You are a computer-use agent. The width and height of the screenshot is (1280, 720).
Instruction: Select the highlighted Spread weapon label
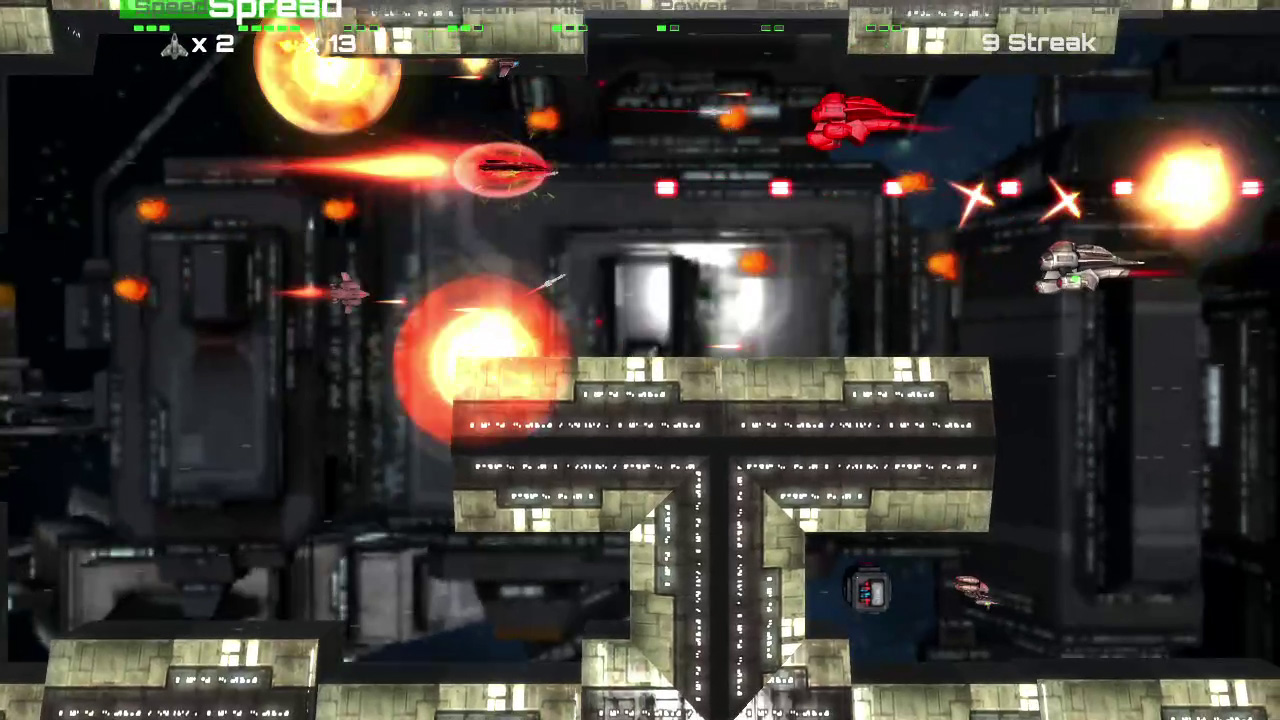[275, 10]
